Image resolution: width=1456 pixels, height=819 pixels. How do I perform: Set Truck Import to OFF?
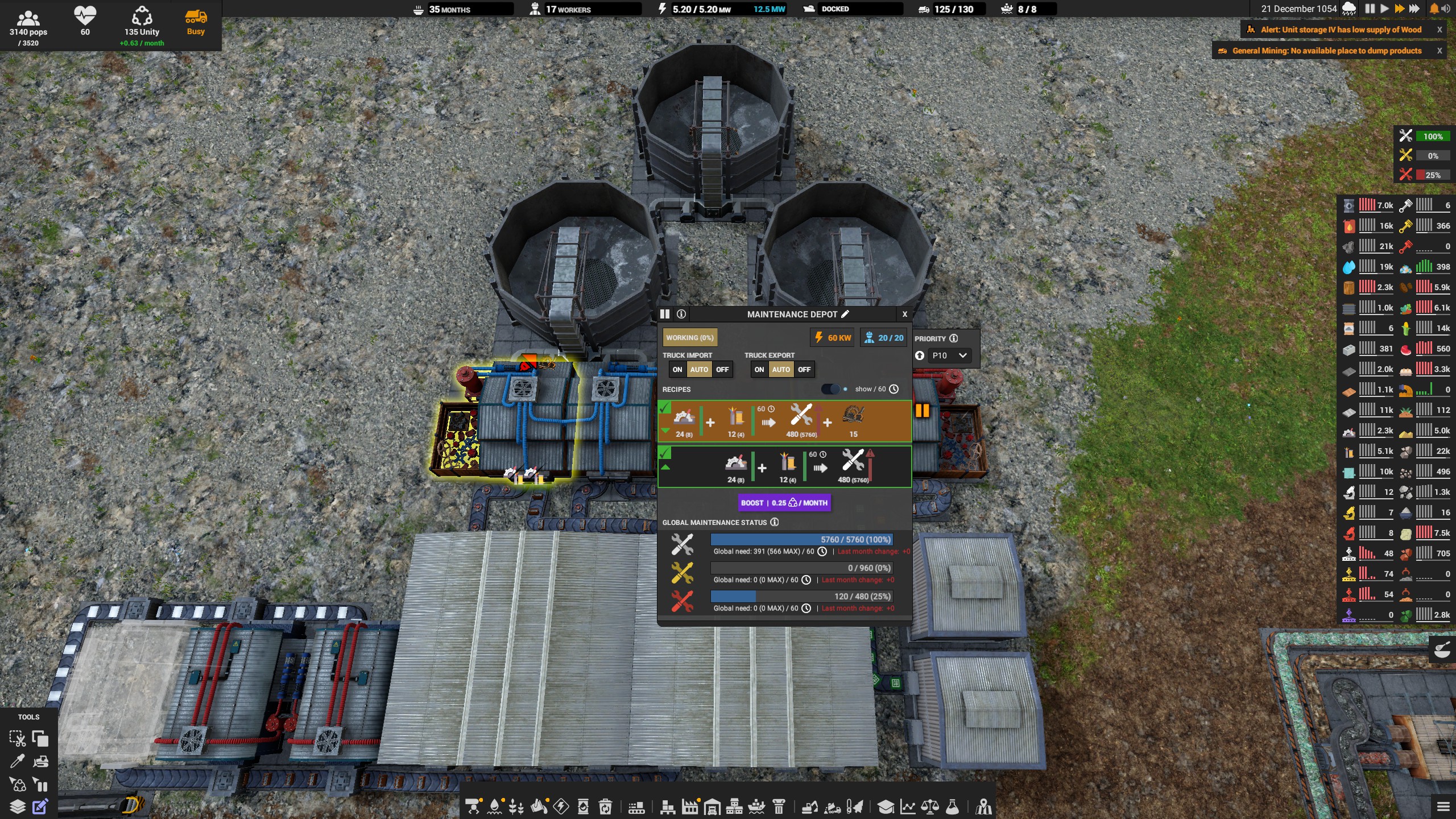(x=723, y=369)
